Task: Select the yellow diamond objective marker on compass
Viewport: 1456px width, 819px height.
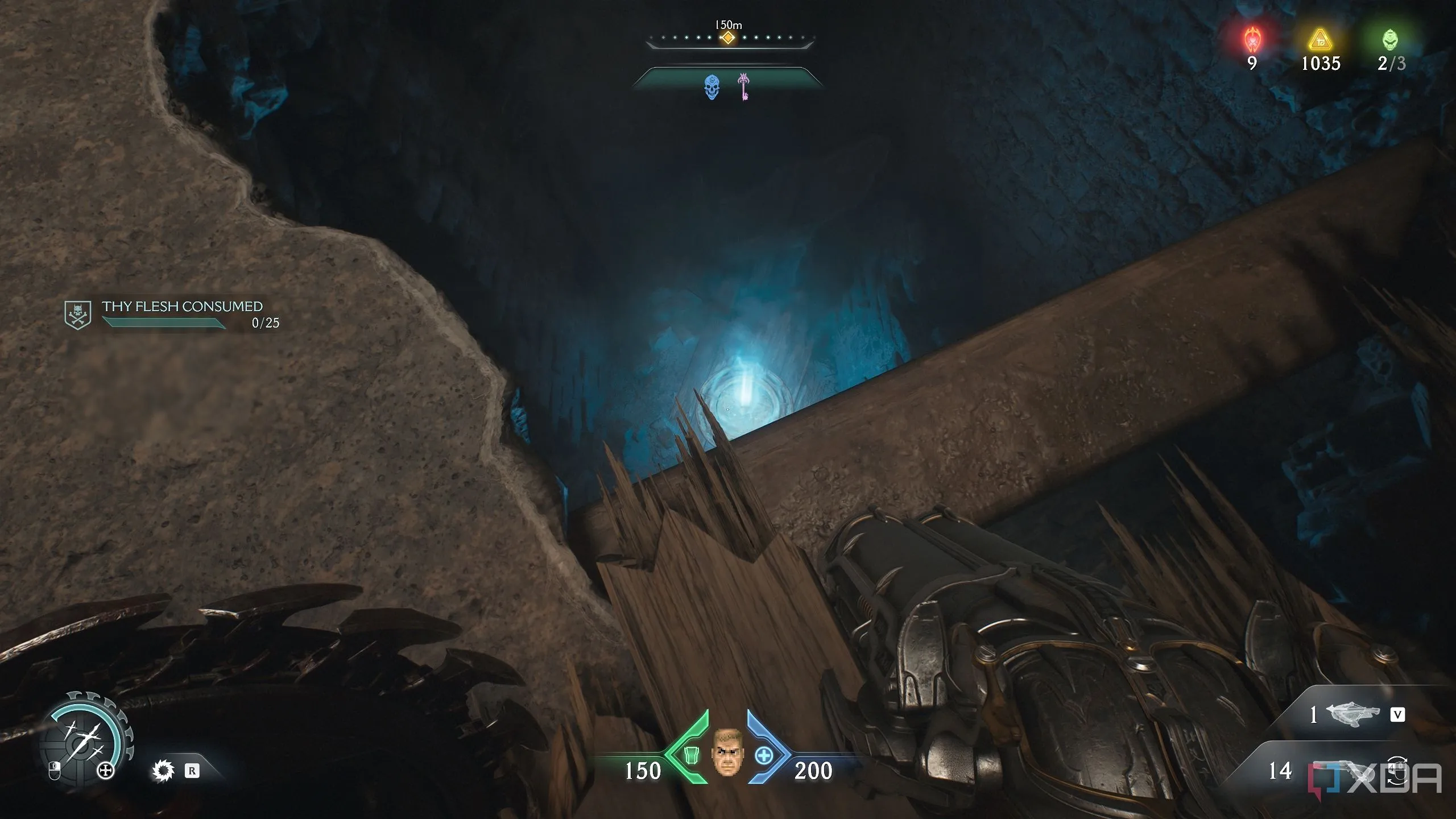Action: (x=727, y=38)
